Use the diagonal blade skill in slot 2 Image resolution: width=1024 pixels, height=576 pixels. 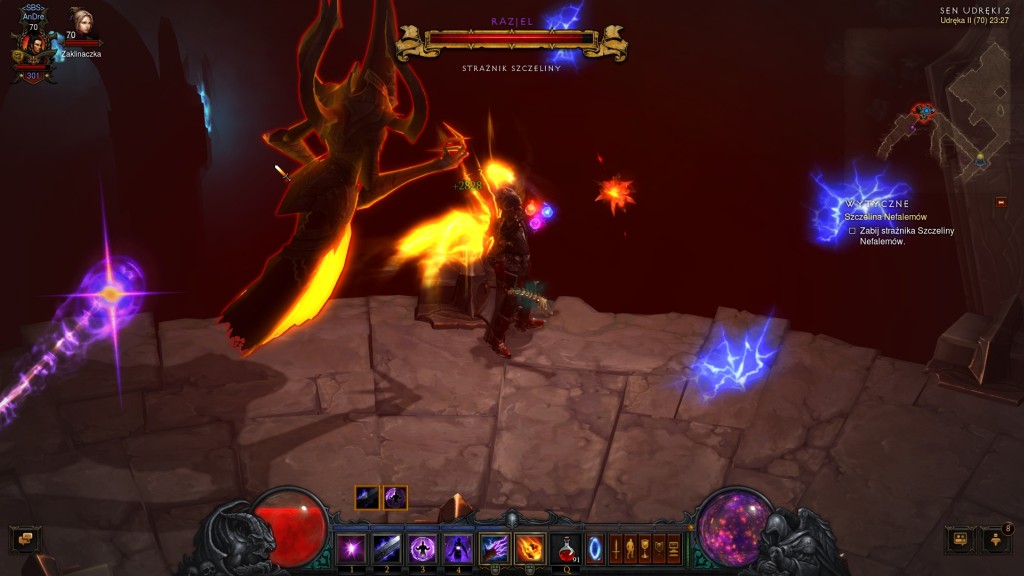click(x=386, y=548)
